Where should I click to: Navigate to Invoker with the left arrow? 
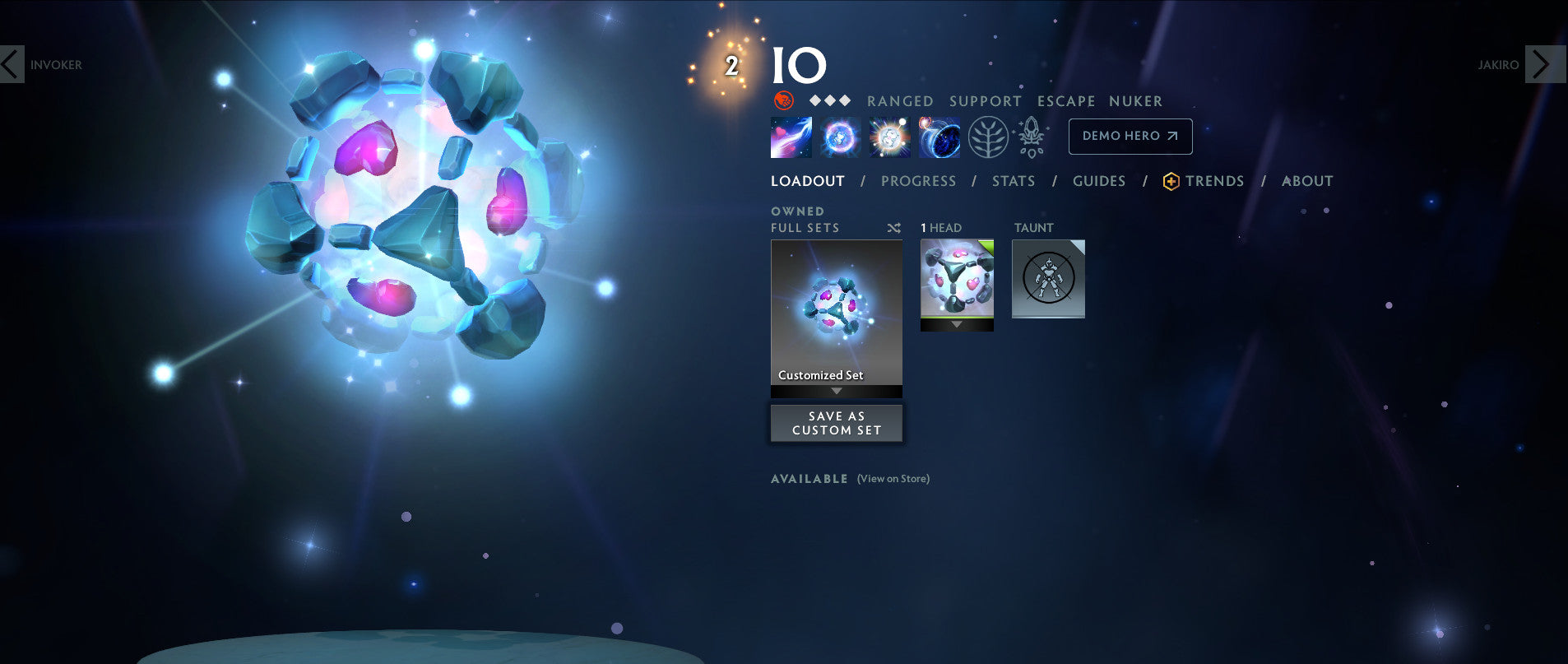point(12,65)
